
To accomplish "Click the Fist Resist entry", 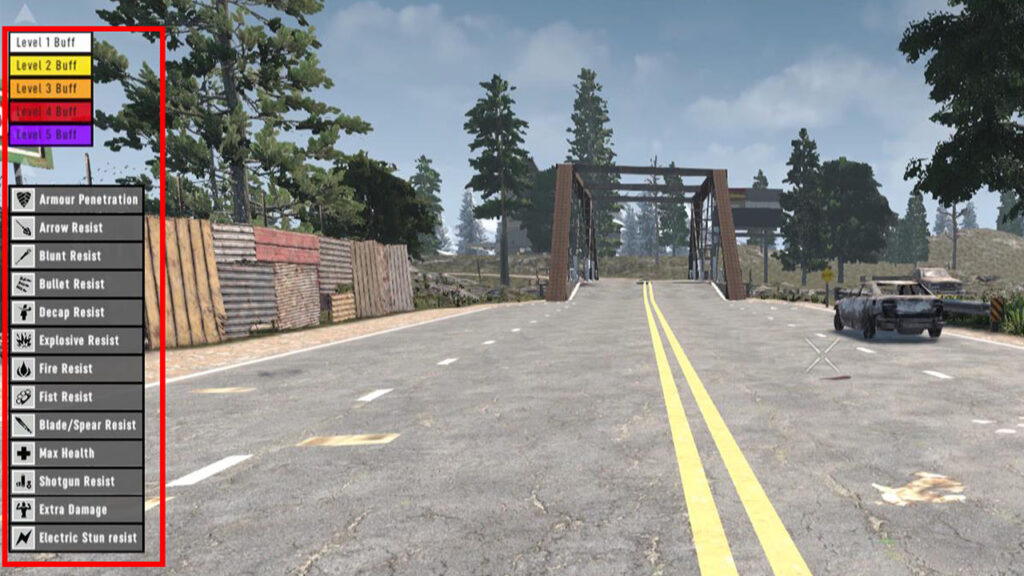I will (76, 396).
